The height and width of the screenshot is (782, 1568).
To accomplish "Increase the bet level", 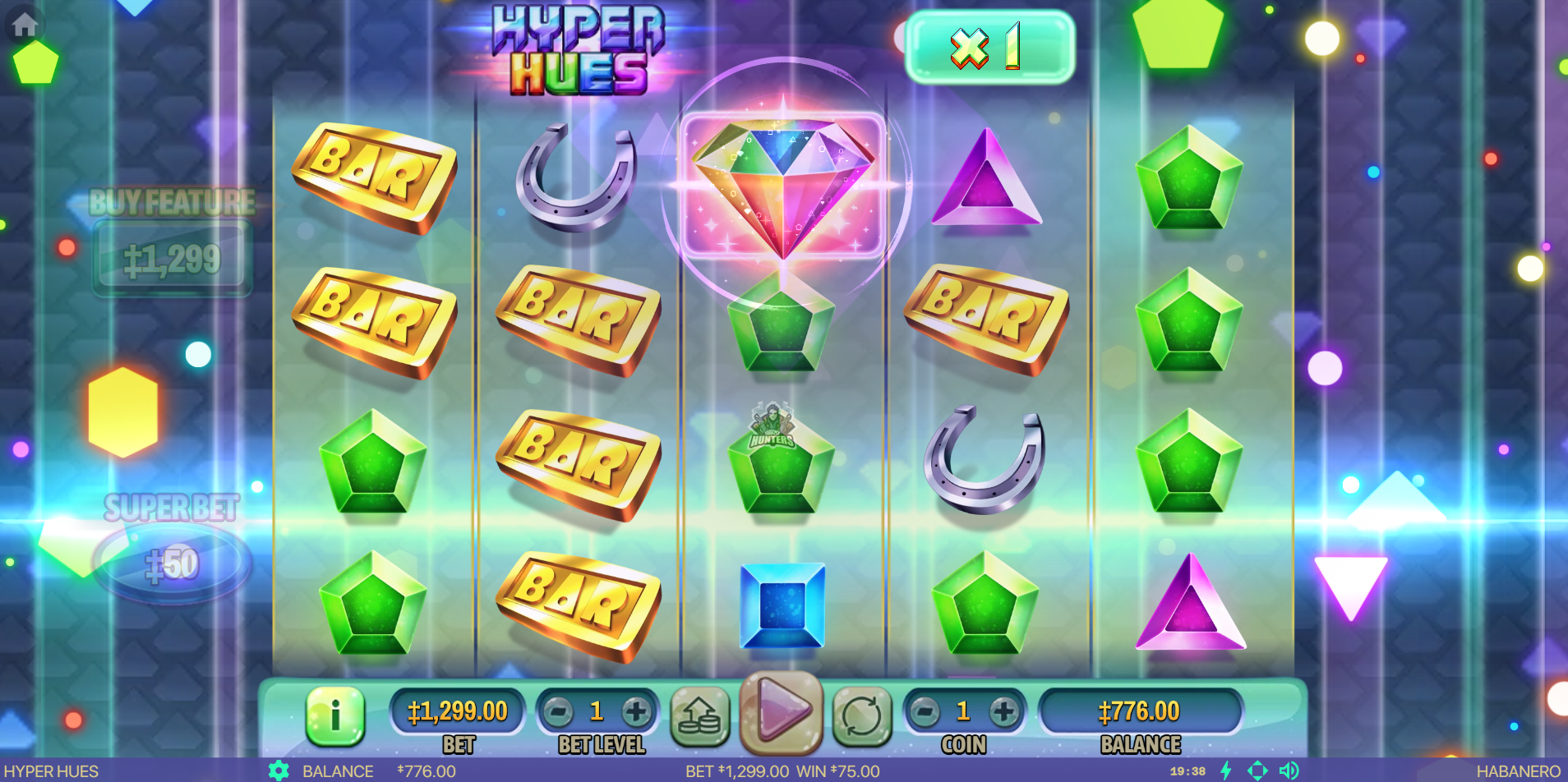I will click(635, 711).
